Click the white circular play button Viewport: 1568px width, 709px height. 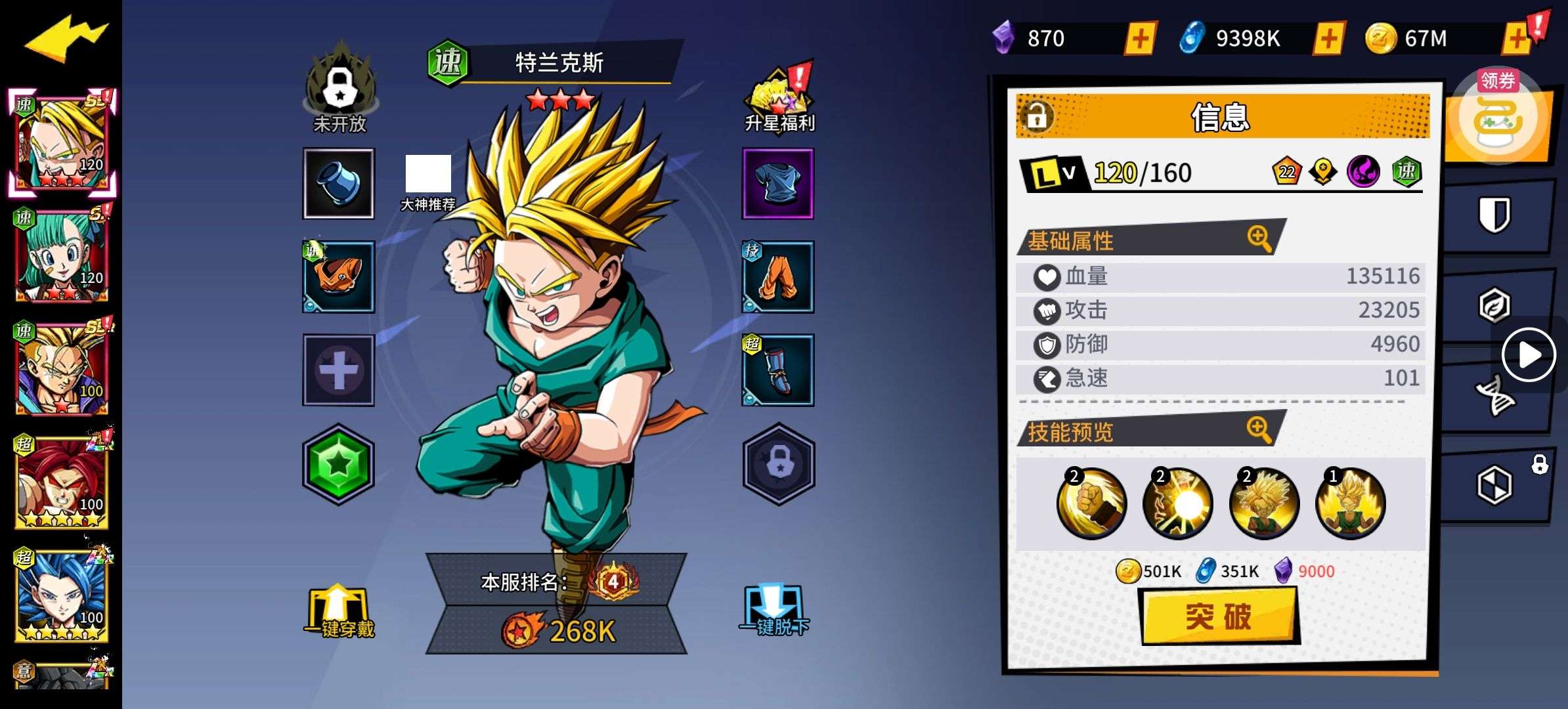click(x=1529, y=355)
